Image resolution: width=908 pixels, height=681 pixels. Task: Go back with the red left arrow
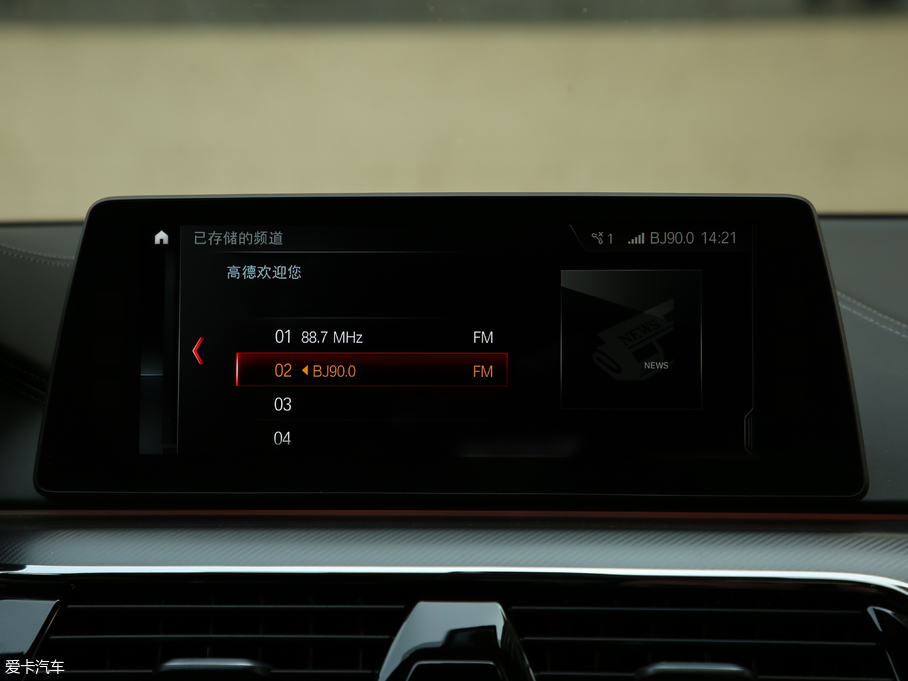pos(198,350)
